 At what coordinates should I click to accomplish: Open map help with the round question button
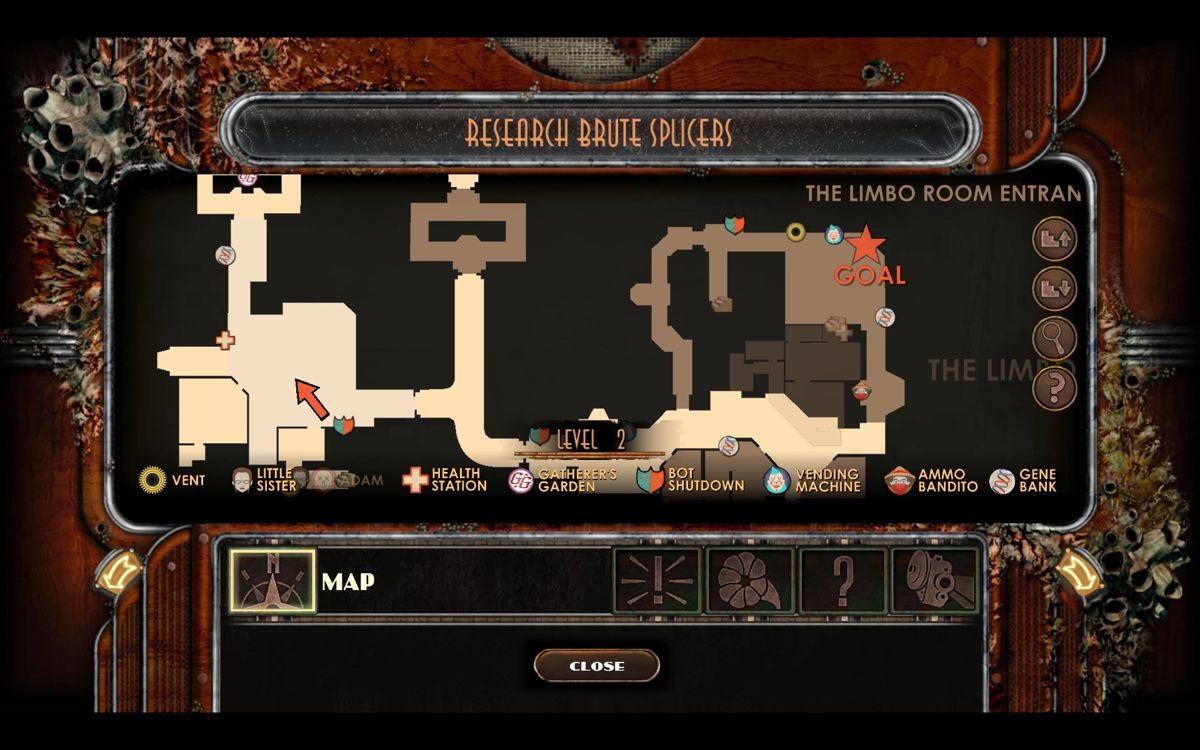[x=1053, y=387]
